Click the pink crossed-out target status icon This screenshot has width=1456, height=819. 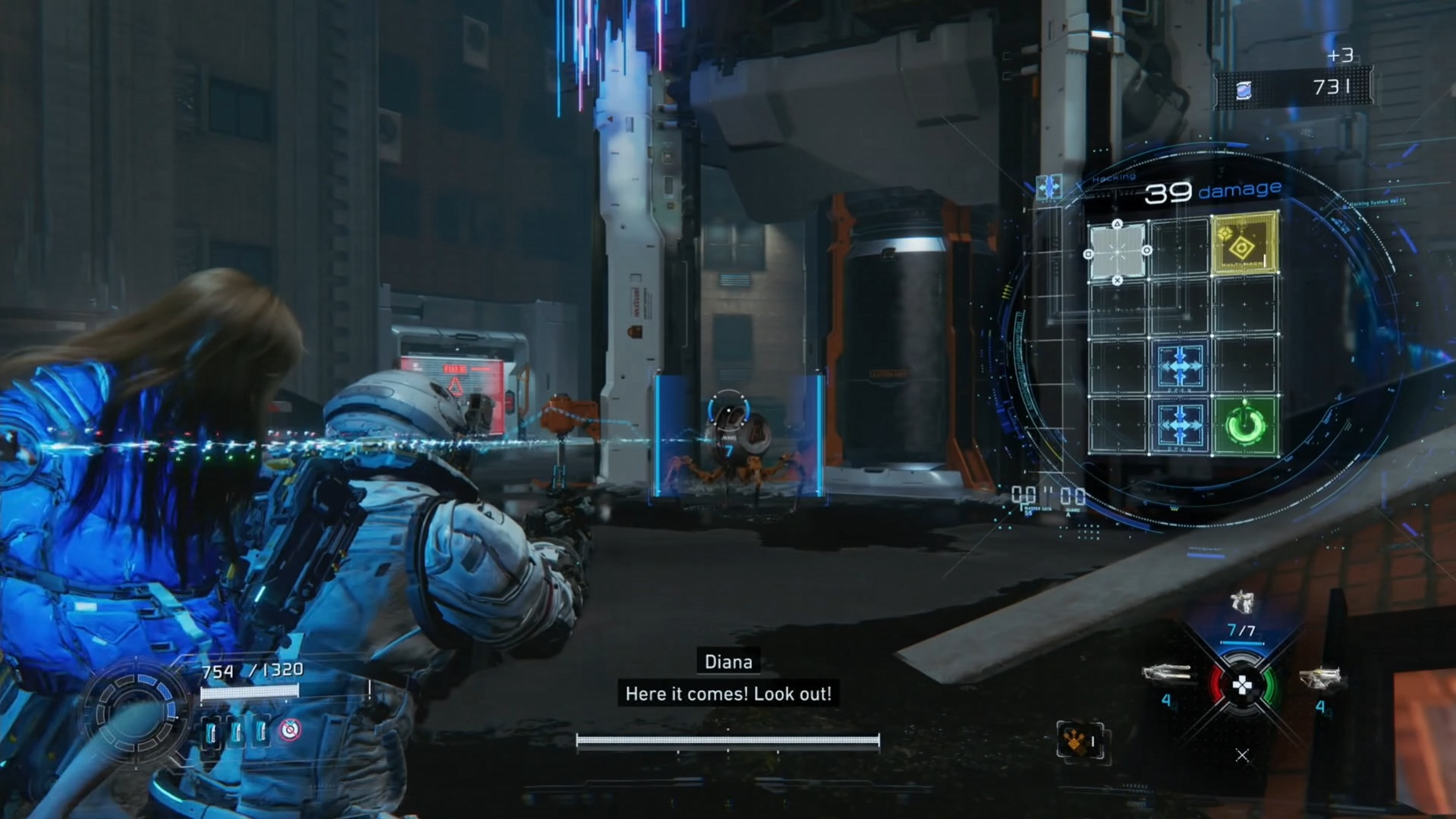290,730
